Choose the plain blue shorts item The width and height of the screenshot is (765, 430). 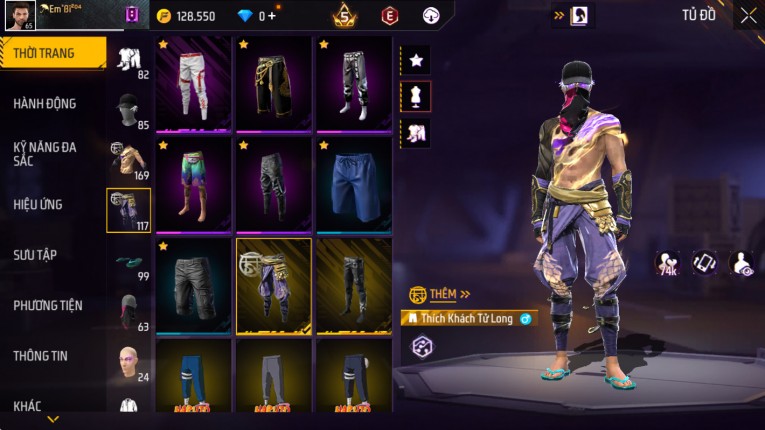(354, 184)
